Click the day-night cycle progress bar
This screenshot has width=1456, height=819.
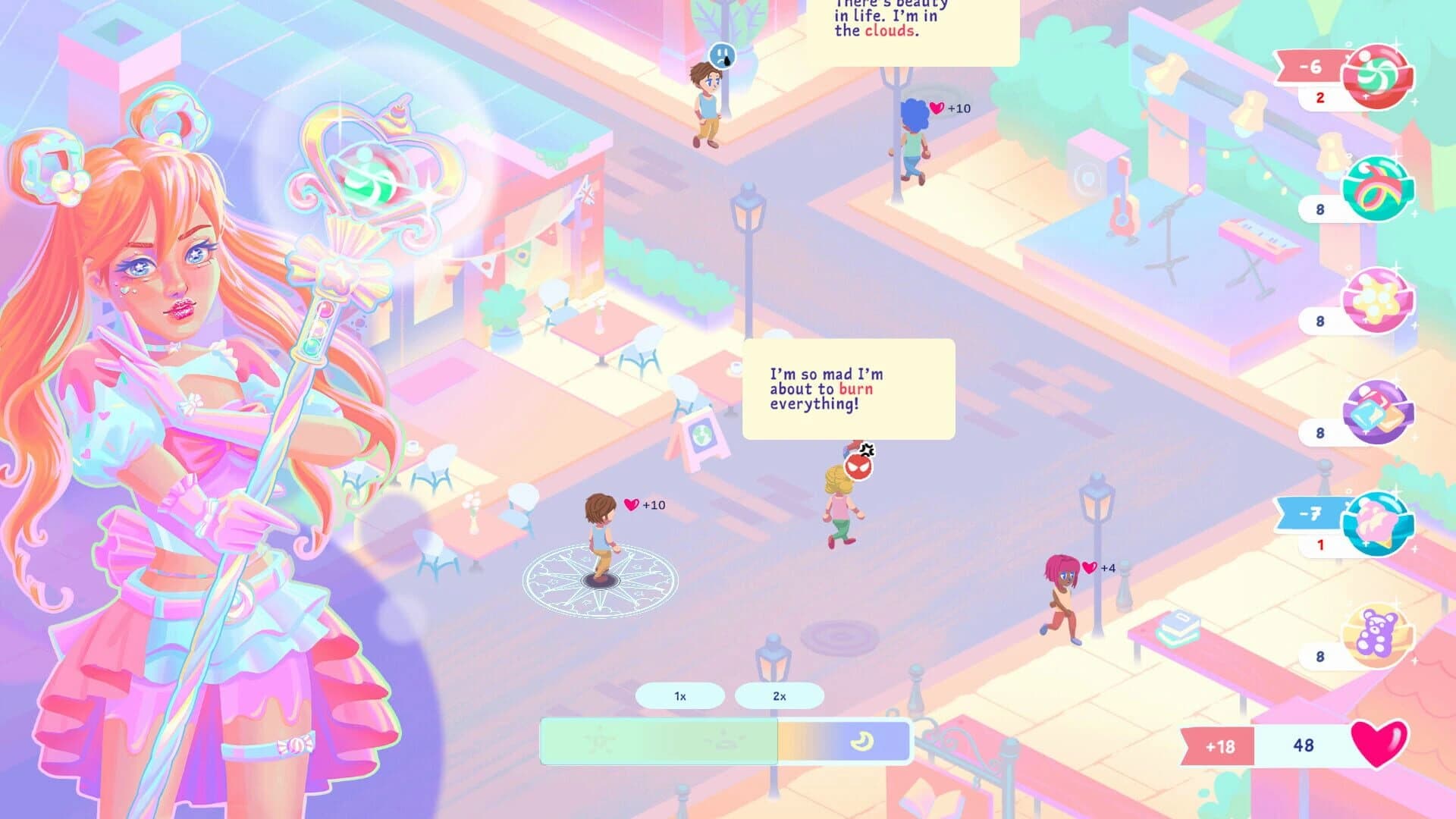click(720, 741)
